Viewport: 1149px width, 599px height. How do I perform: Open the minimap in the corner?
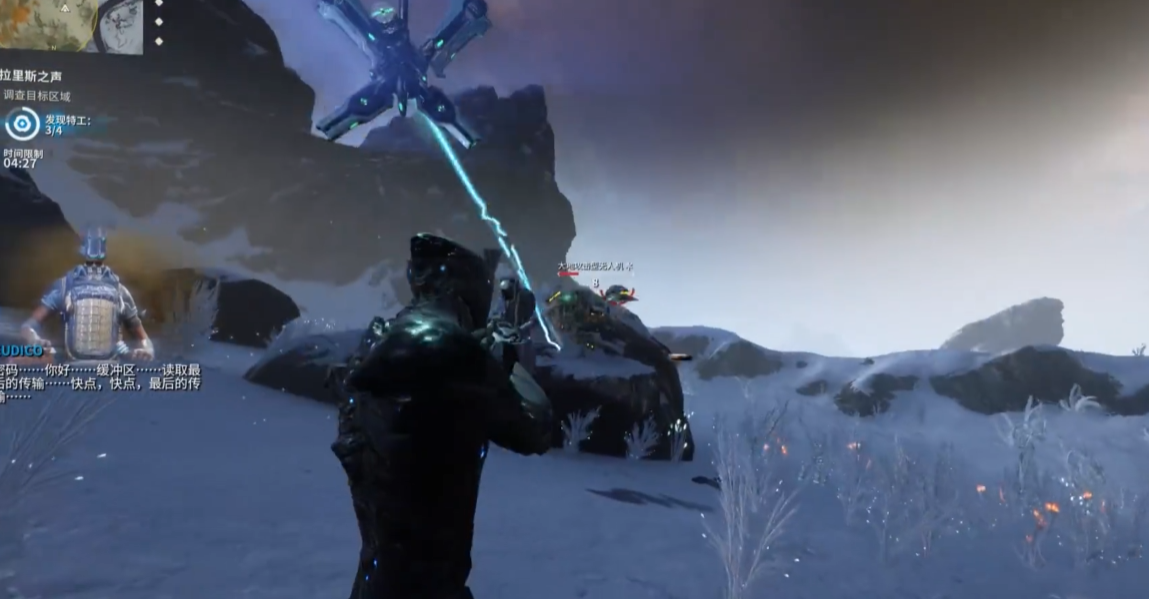(x=70, y=25)
